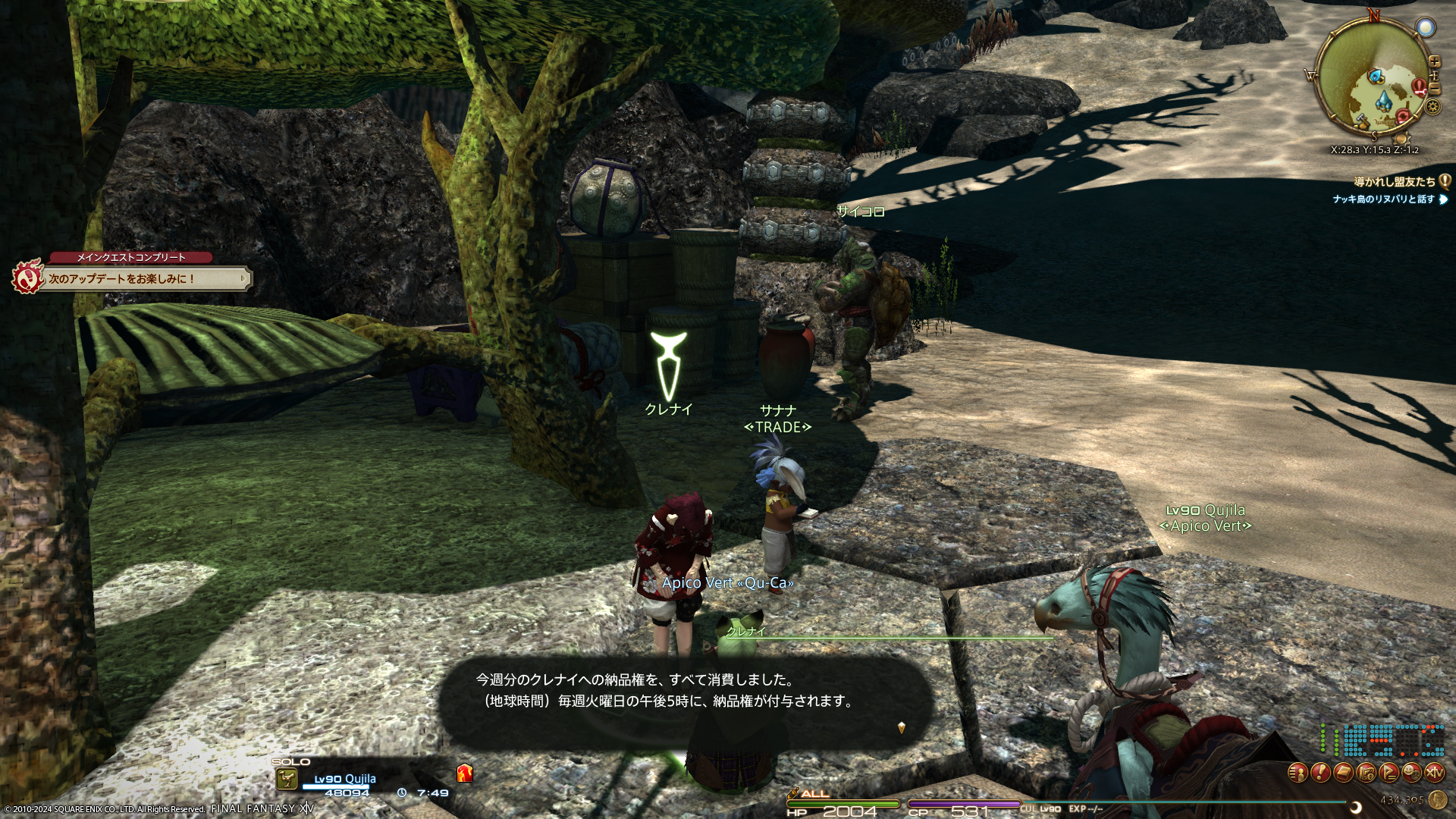Zoom out the minimap with minus button

(1434, 89)
